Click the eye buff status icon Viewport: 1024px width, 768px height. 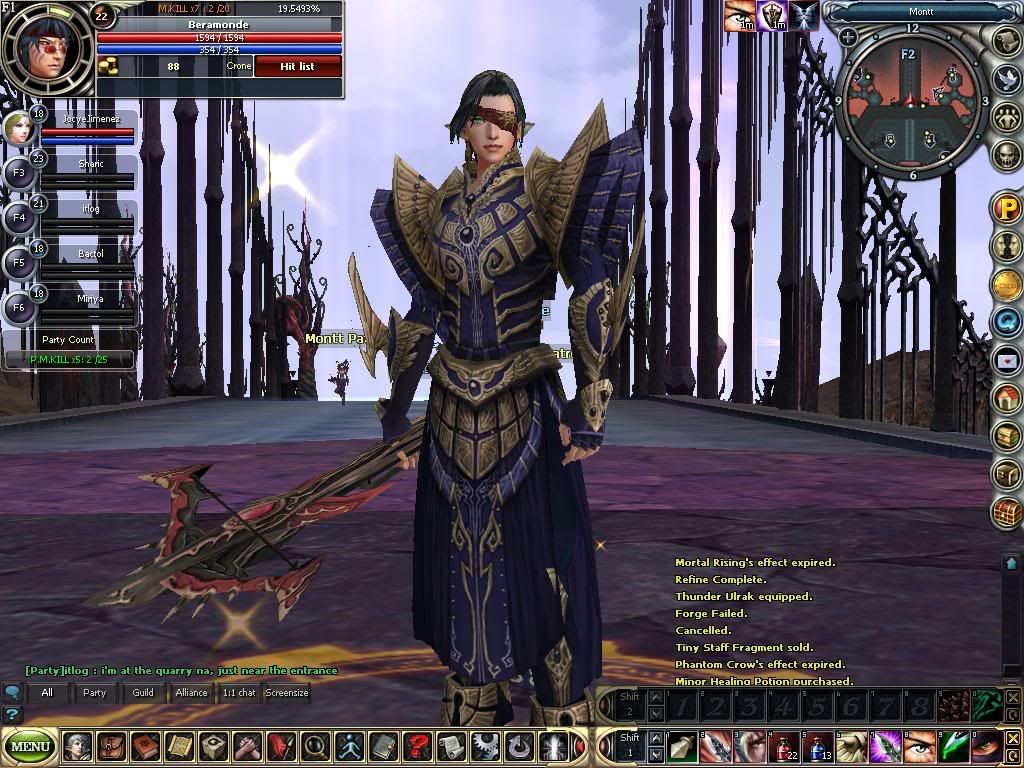(740, 16)
